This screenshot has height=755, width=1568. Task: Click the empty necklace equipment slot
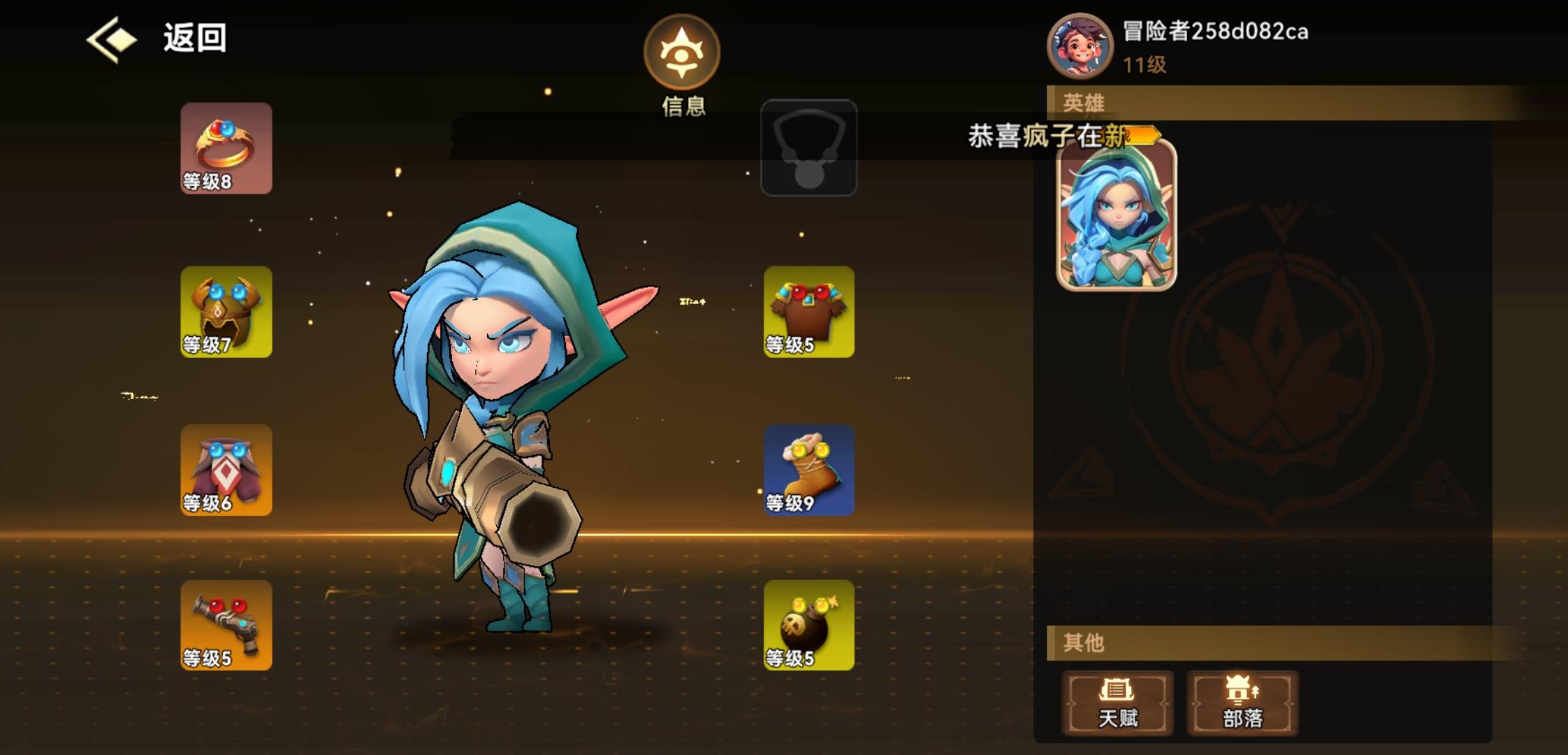click(808, 147)
